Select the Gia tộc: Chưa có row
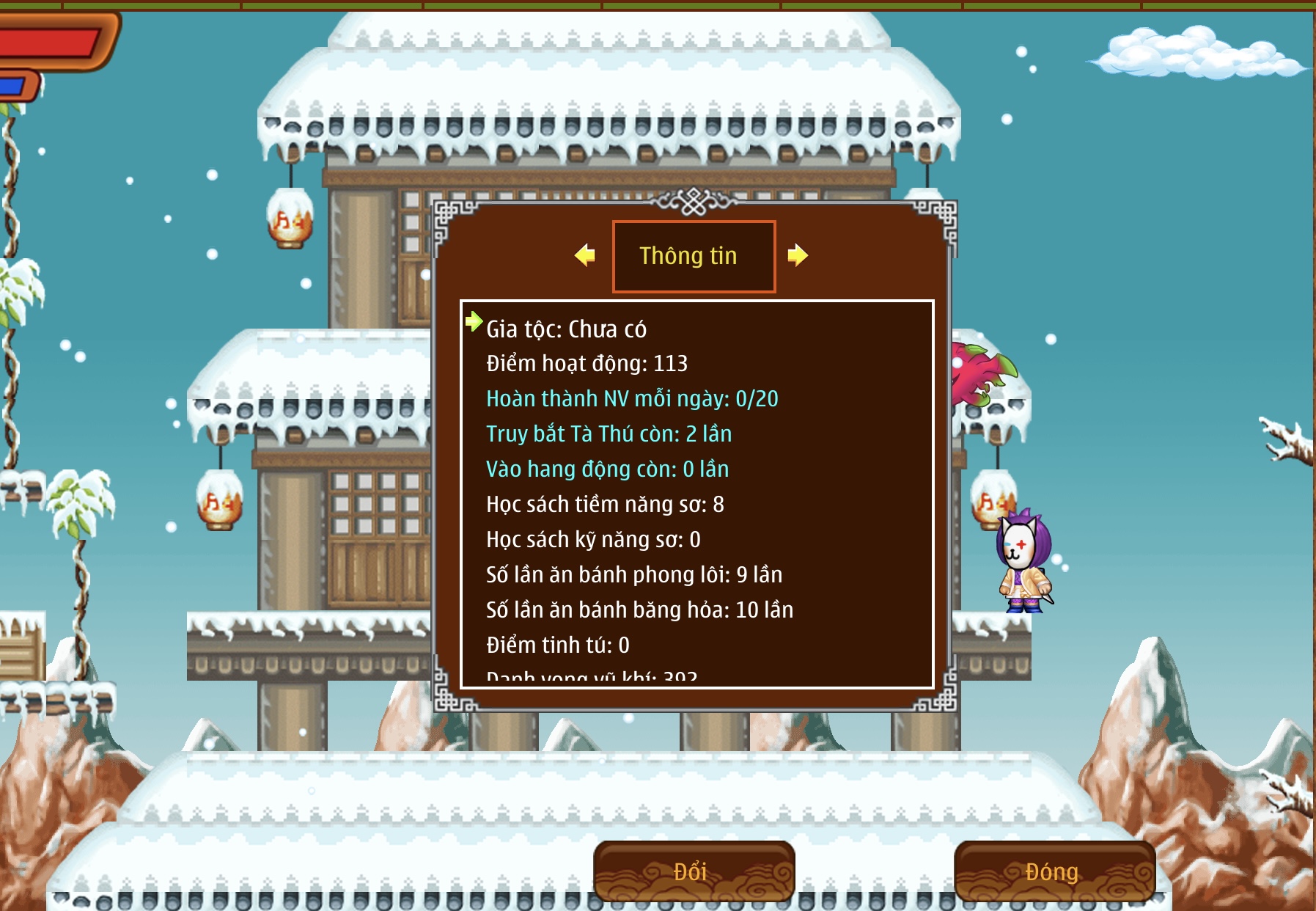This screenshot has width=1316, height=911. coord(566,329)
